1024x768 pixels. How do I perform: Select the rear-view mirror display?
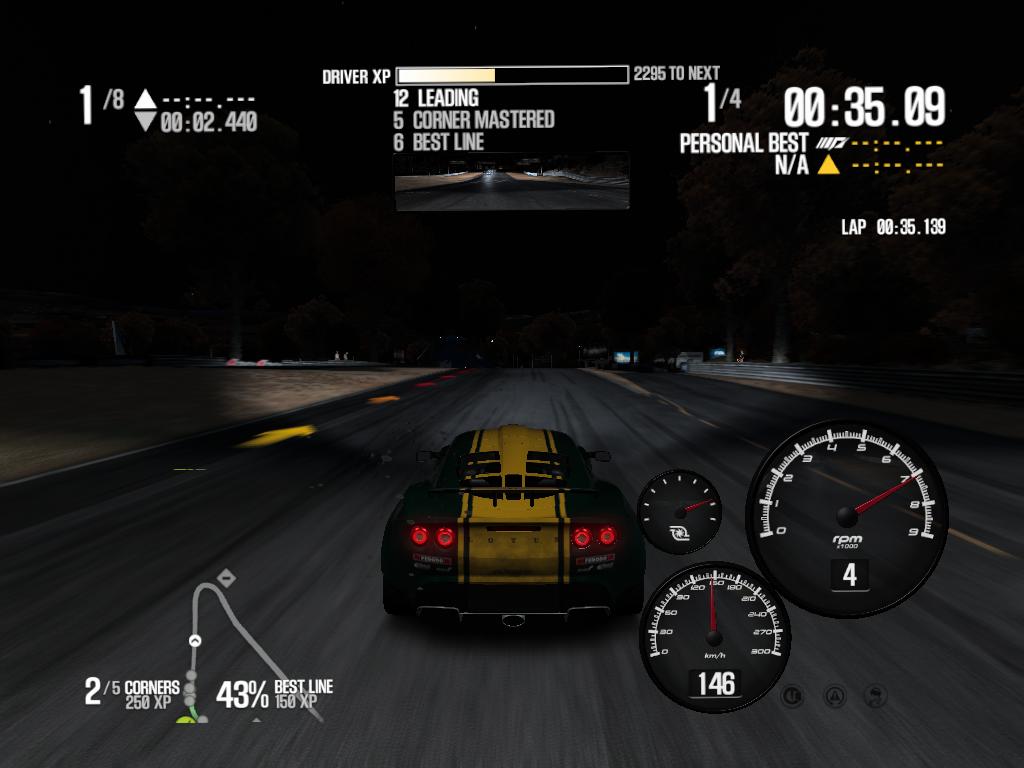(x=512, y=181)
